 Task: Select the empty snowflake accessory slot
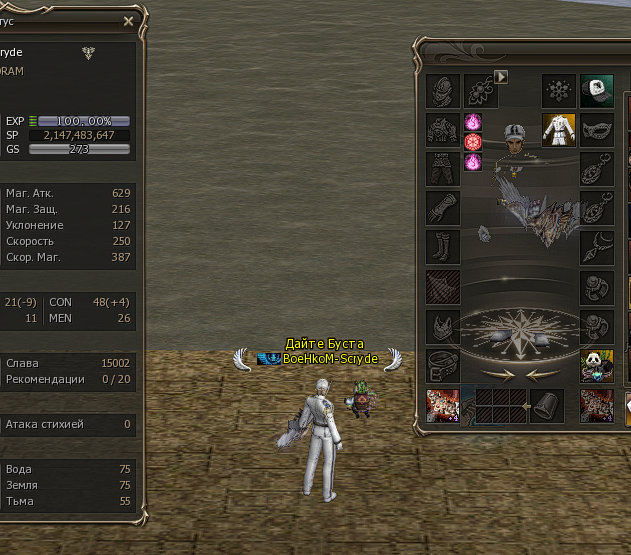559,91
